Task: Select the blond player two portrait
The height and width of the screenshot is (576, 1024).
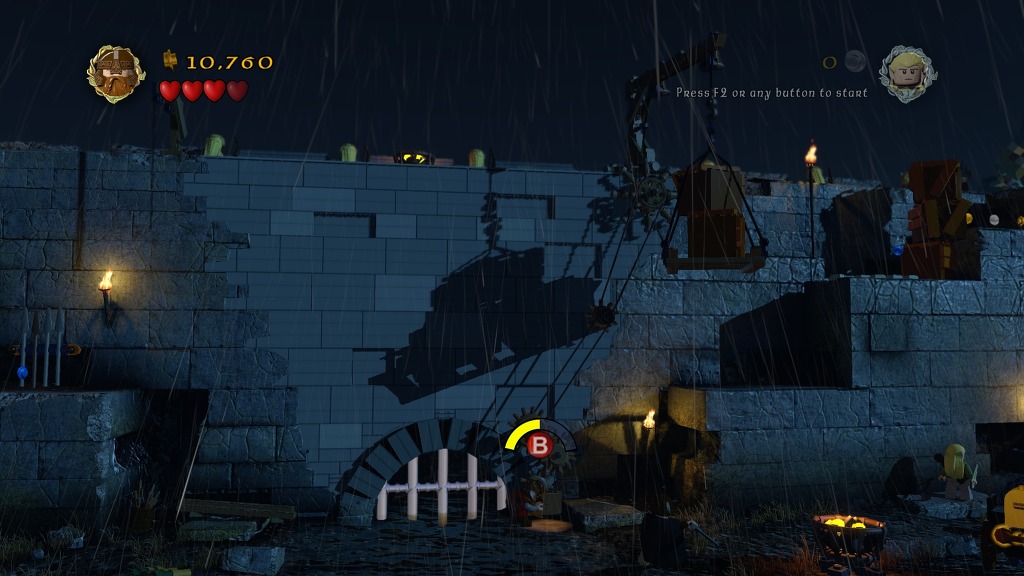Action: pos(907,73)
